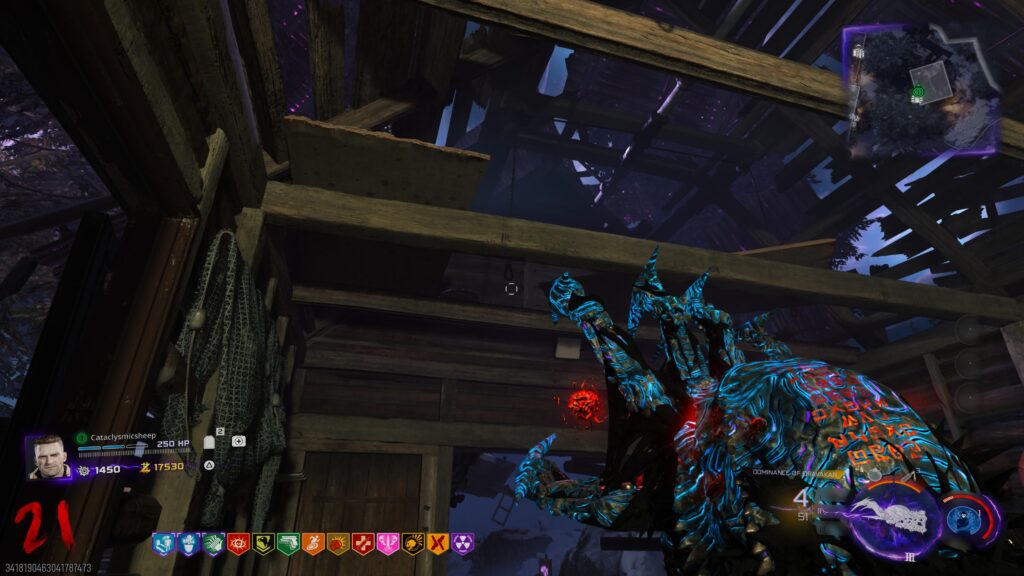Select the purple radiation symbol perk
The width and height of the screenshot is (1024, 576).
point(462,544)
